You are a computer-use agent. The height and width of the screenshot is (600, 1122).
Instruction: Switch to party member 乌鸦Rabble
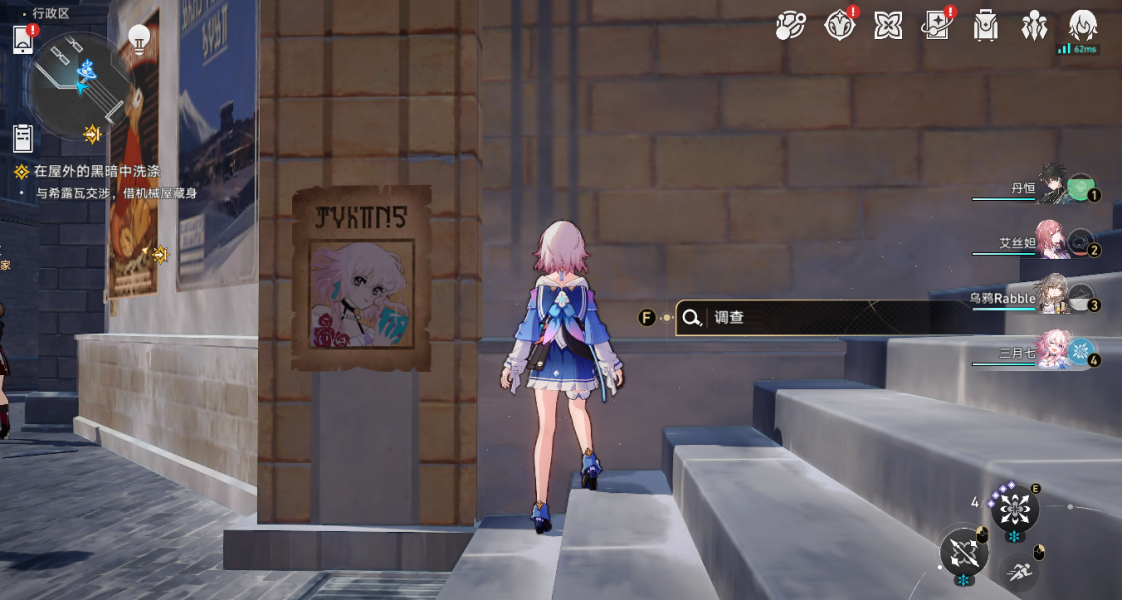[1050, 297]
